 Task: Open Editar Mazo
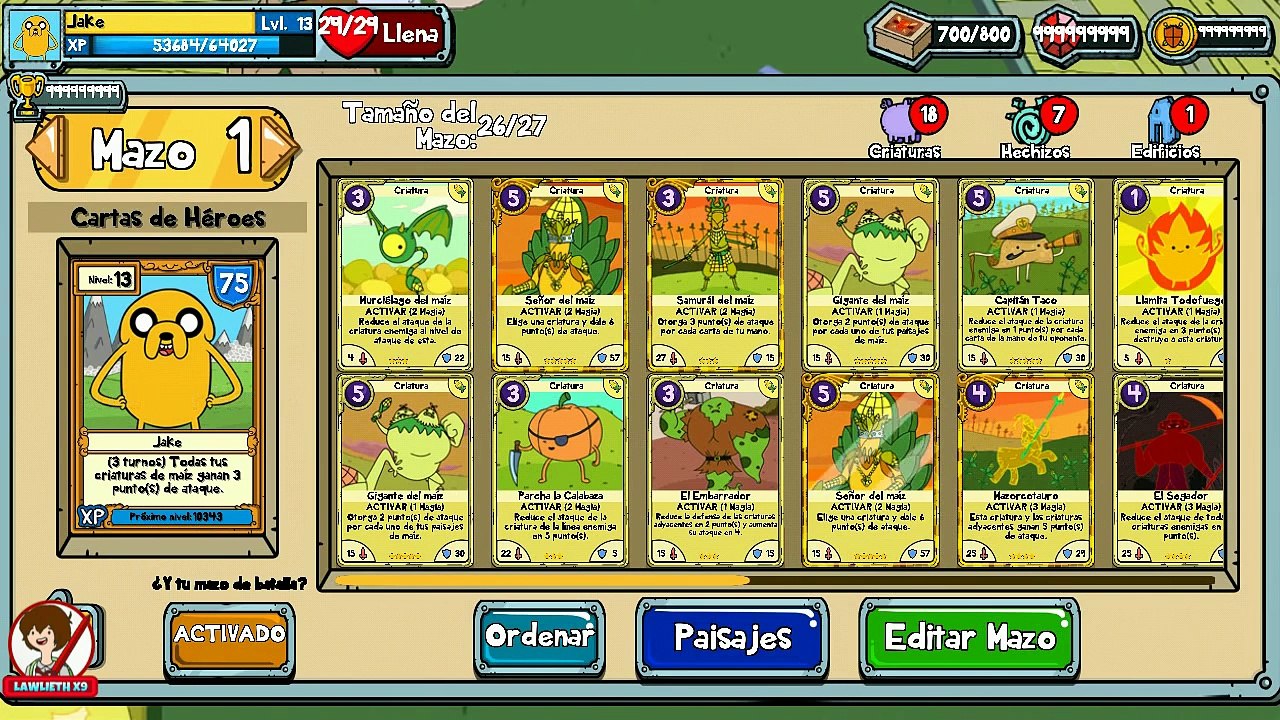(969, 638)
